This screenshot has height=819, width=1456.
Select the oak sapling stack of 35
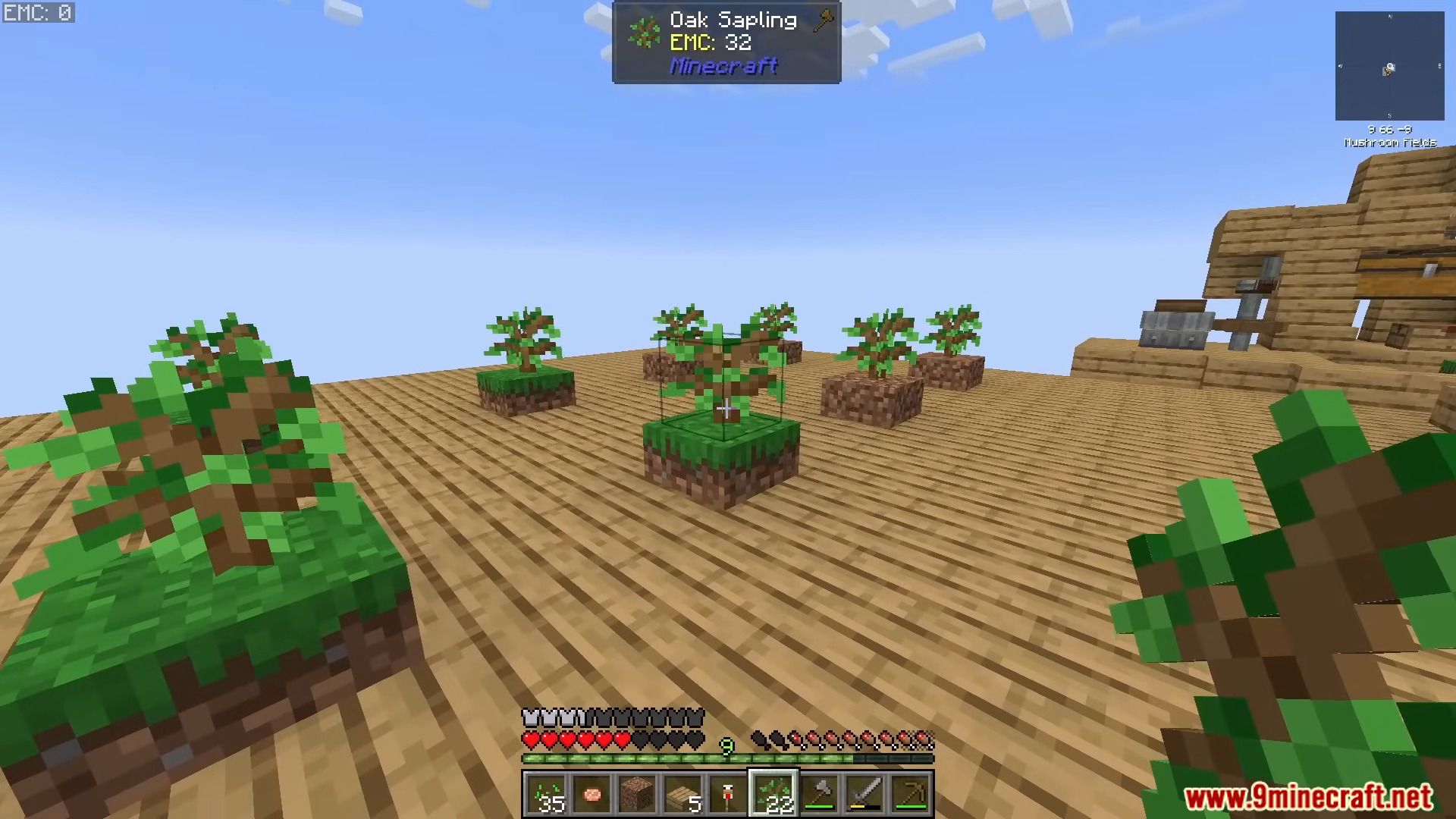click(x=548, y=792)
